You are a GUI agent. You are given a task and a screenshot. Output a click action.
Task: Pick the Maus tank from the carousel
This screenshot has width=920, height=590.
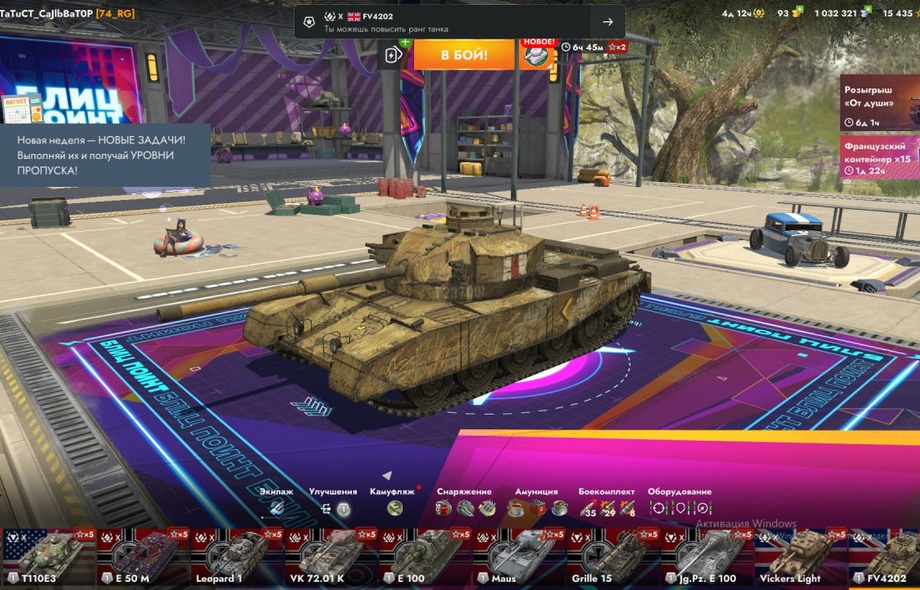[517, 557]
